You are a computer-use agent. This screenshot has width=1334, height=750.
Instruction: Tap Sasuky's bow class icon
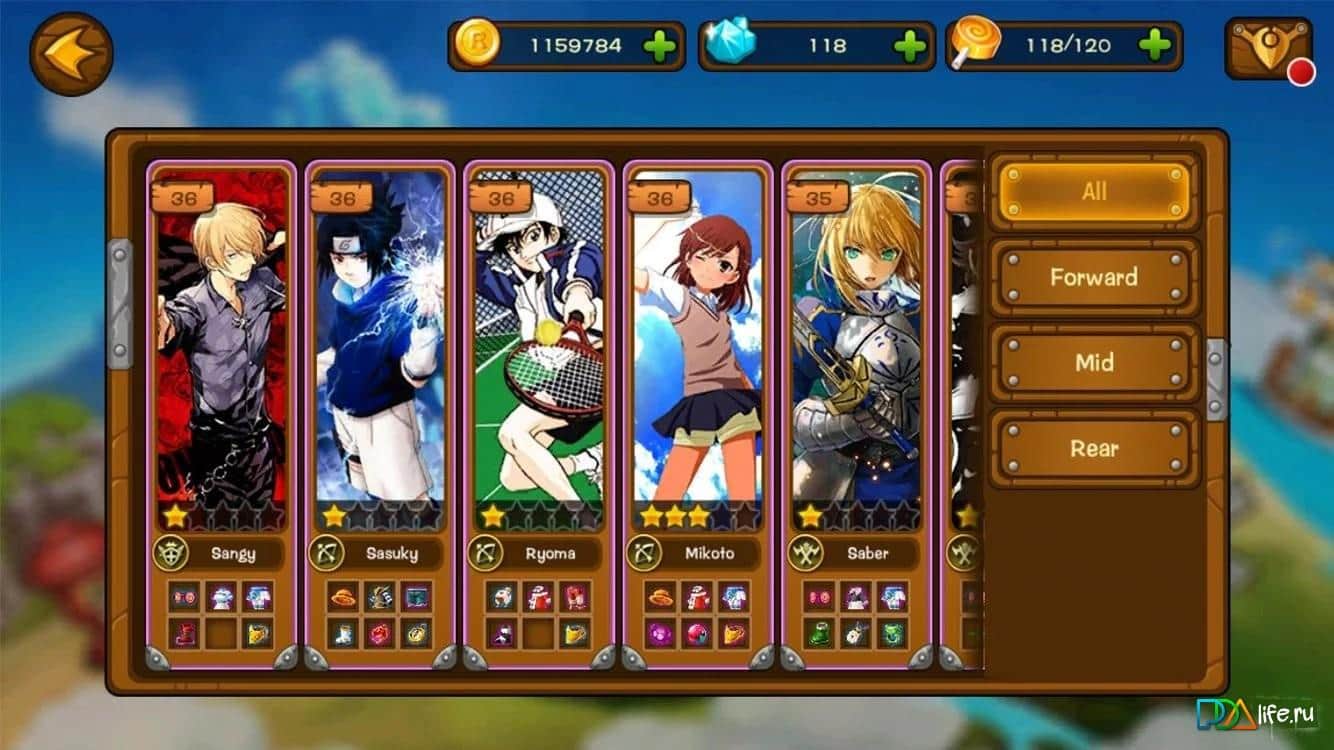[327, 553]
